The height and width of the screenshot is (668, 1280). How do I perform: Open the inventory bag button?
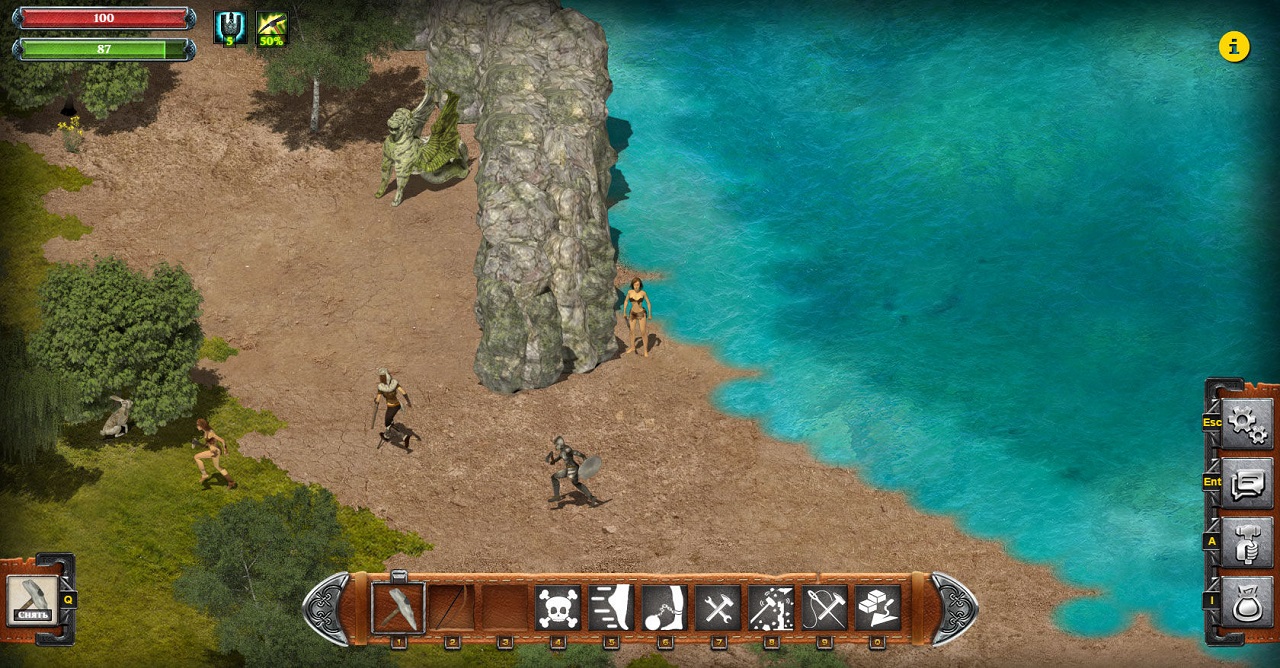point(1247,601)
